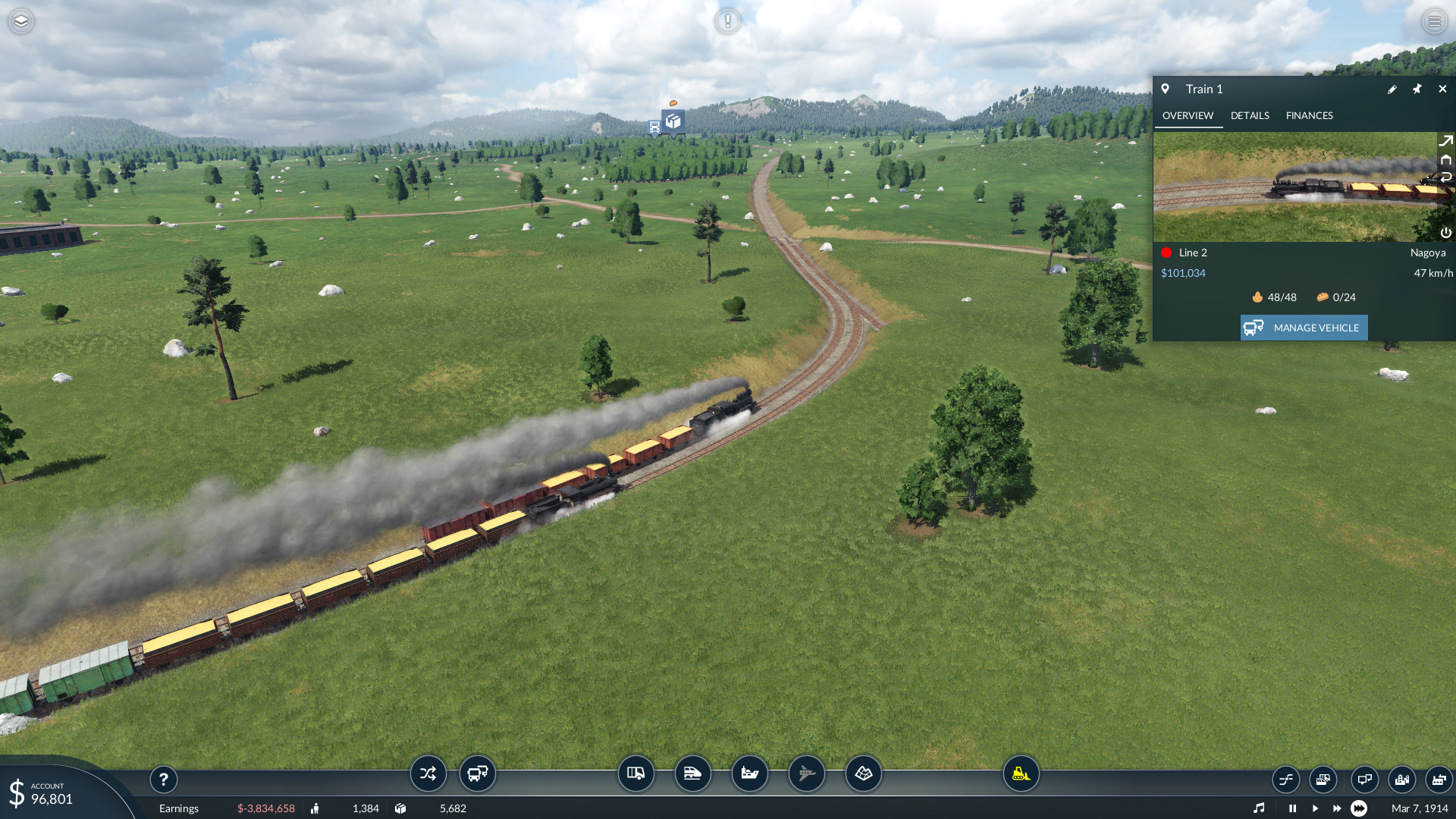Viewport: 1456px width, 819px height.
Task: Switch to the Details tab
Action: pos(1250,116)
